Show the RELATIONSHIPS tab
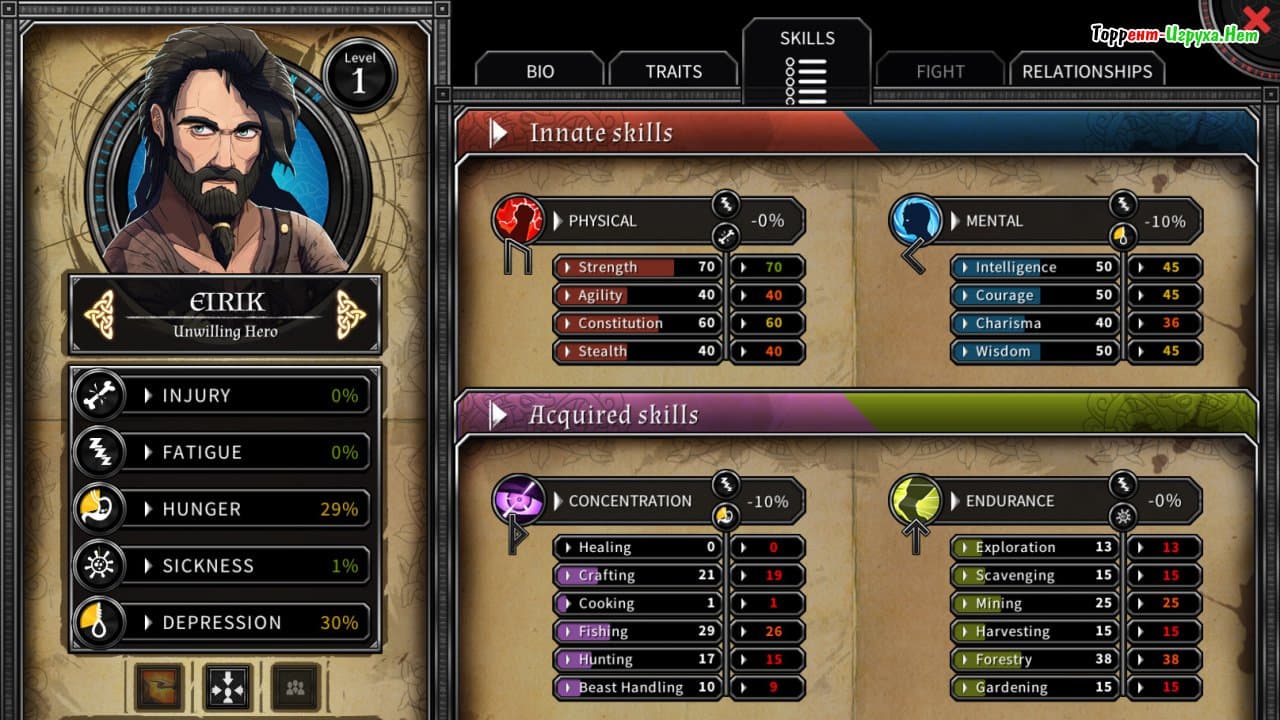Image resolution: width=1280 pixels, height=720 pixels. [1087, 71]
